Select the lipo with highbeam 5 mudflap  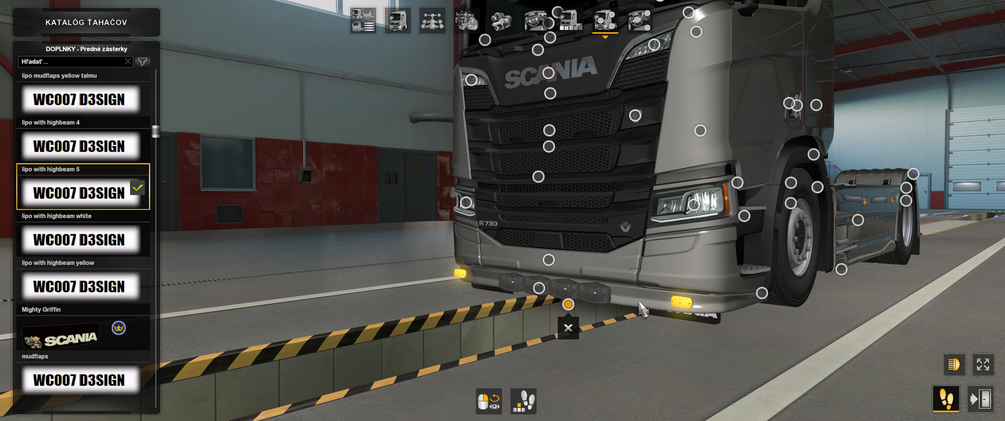tap(80, 193)
